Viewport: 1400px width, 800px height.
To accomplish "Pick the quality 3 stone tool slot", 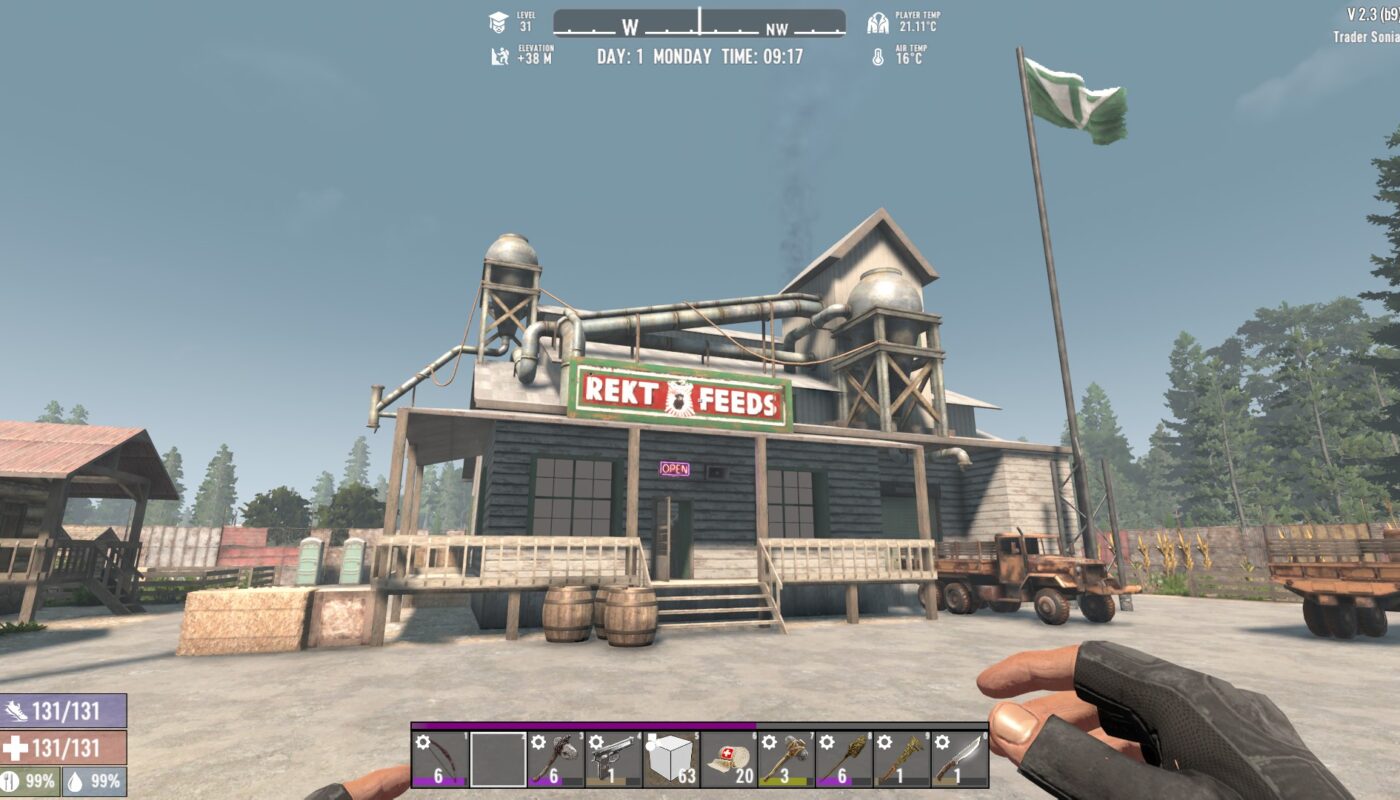I will (x=786, y=760).
